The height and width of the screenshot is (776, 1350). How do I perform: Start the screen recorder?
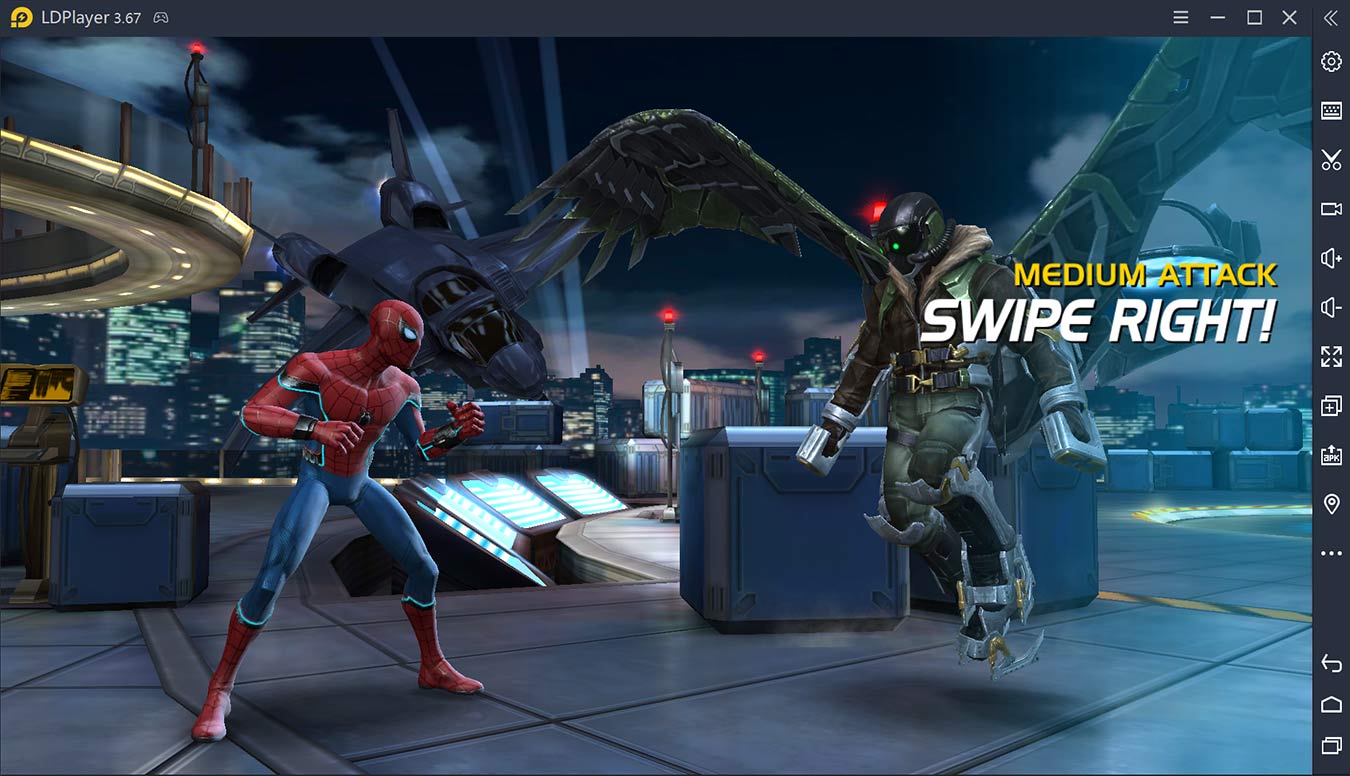[1330, 208]
